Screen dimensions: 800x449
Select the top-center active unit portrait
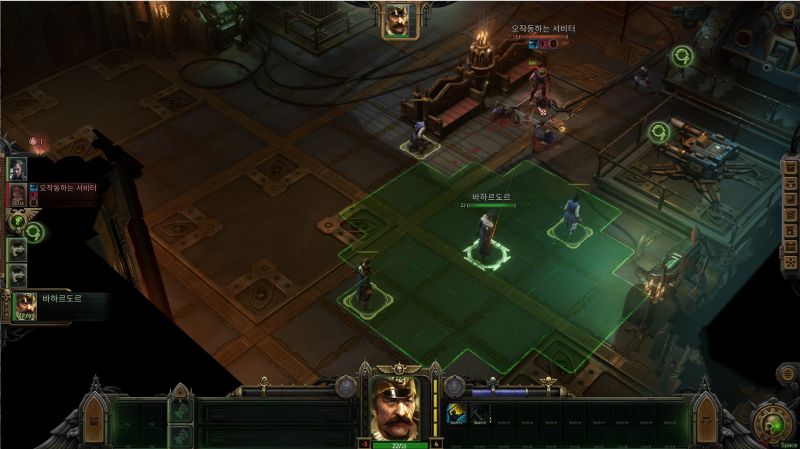(x=399, y=20)
